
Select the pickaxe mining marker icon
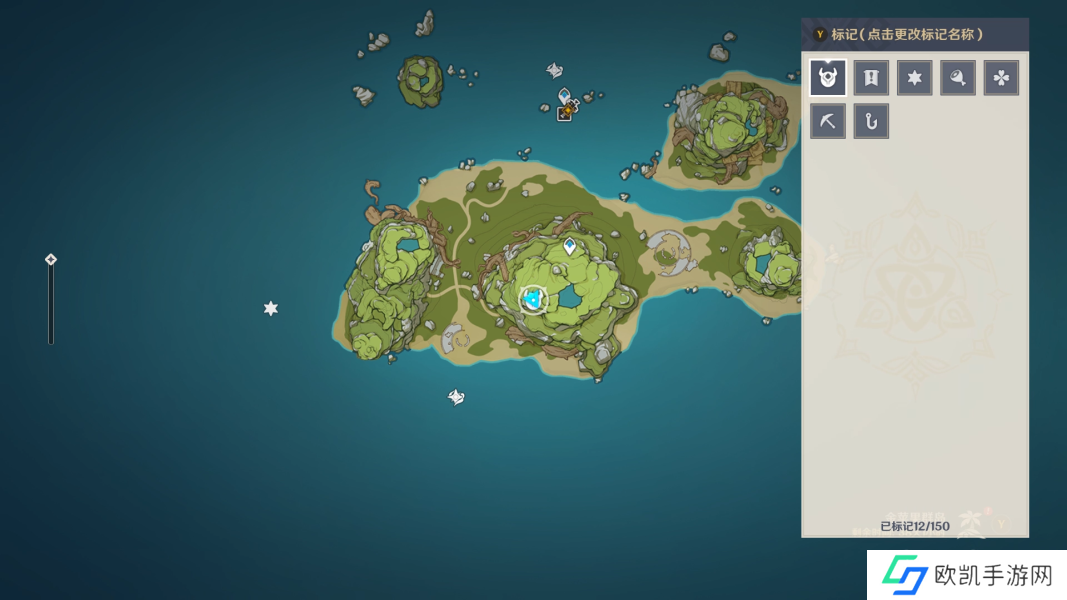[828, 121]
